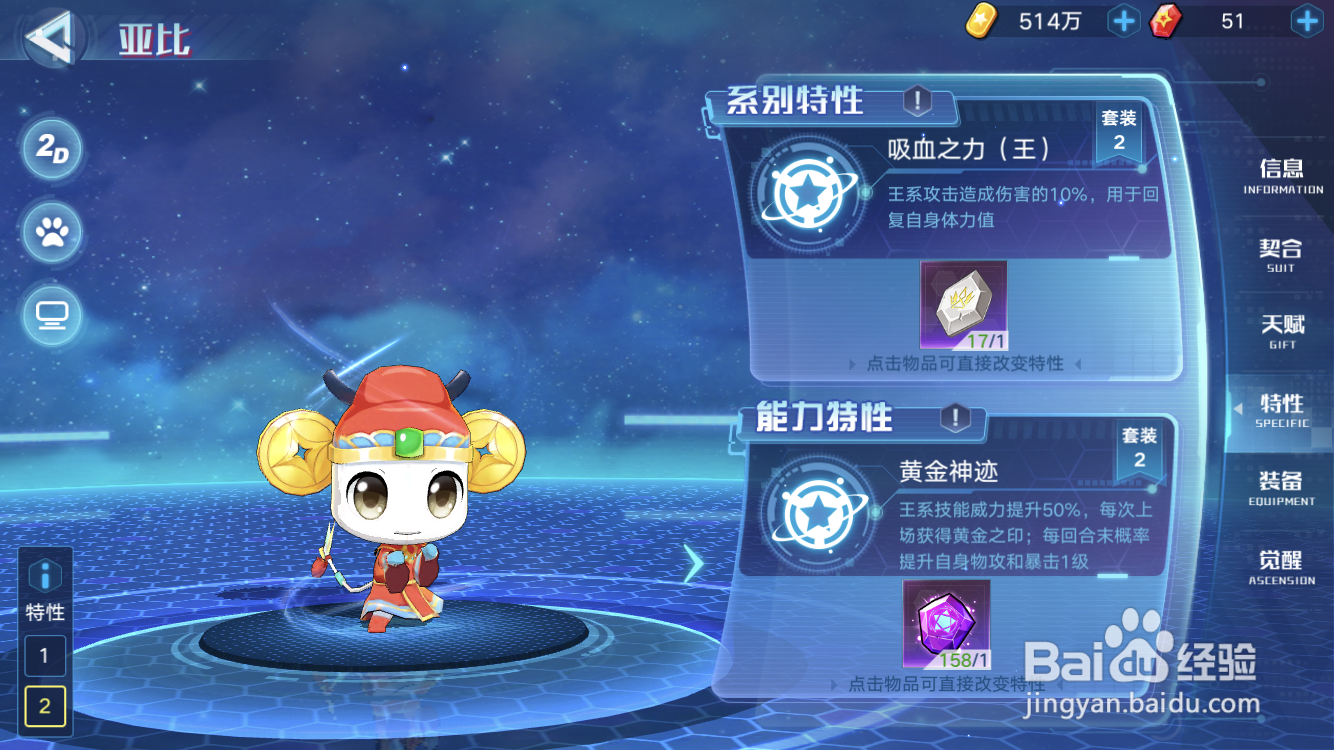Click the red gem currency icon
Image resolution: width=1334 pixels, height=750 pixels.
[1166, 21]
